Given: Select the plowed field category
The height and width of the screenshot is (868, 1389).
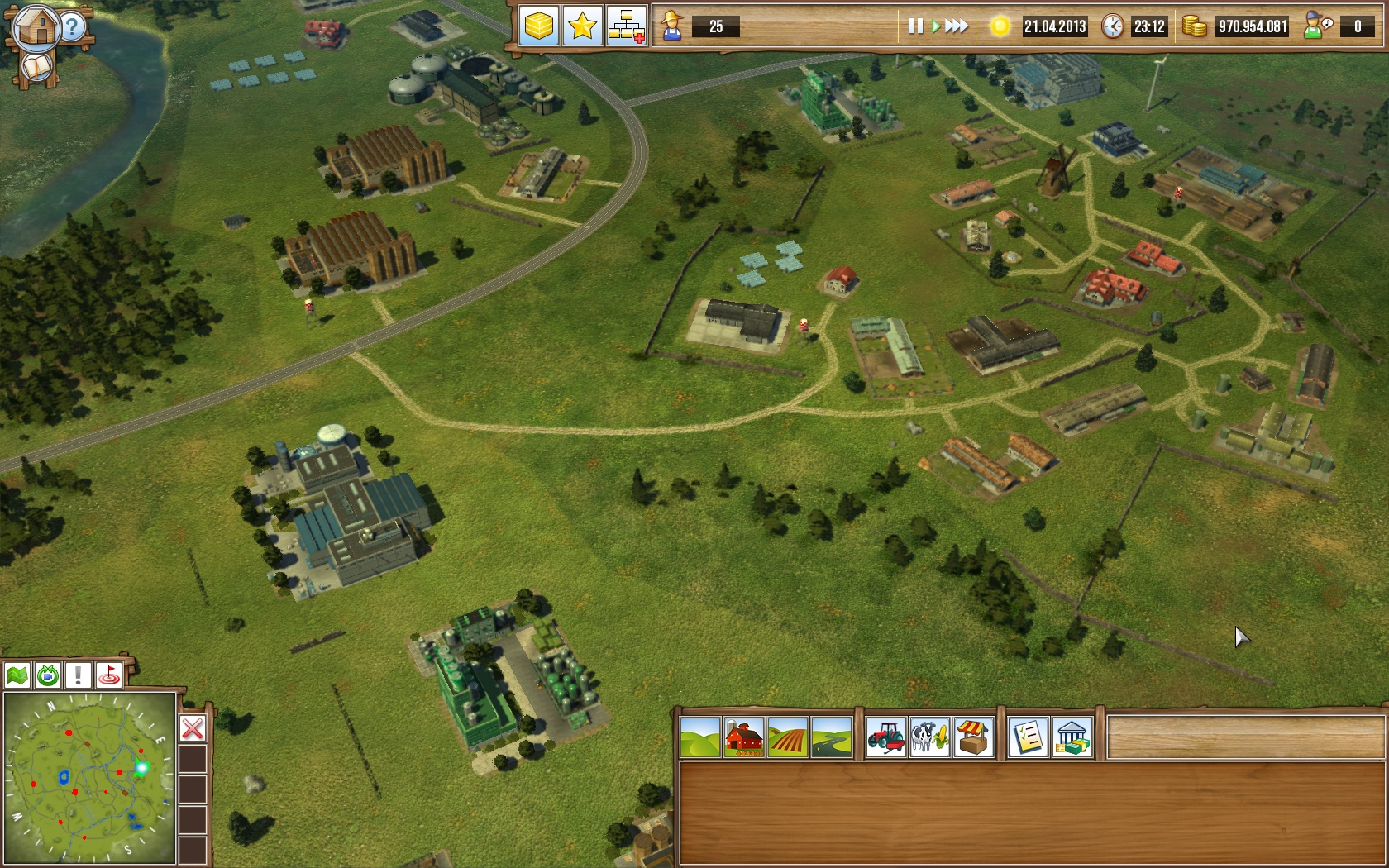Looking at the screenshot, I should tap(787, 737).
